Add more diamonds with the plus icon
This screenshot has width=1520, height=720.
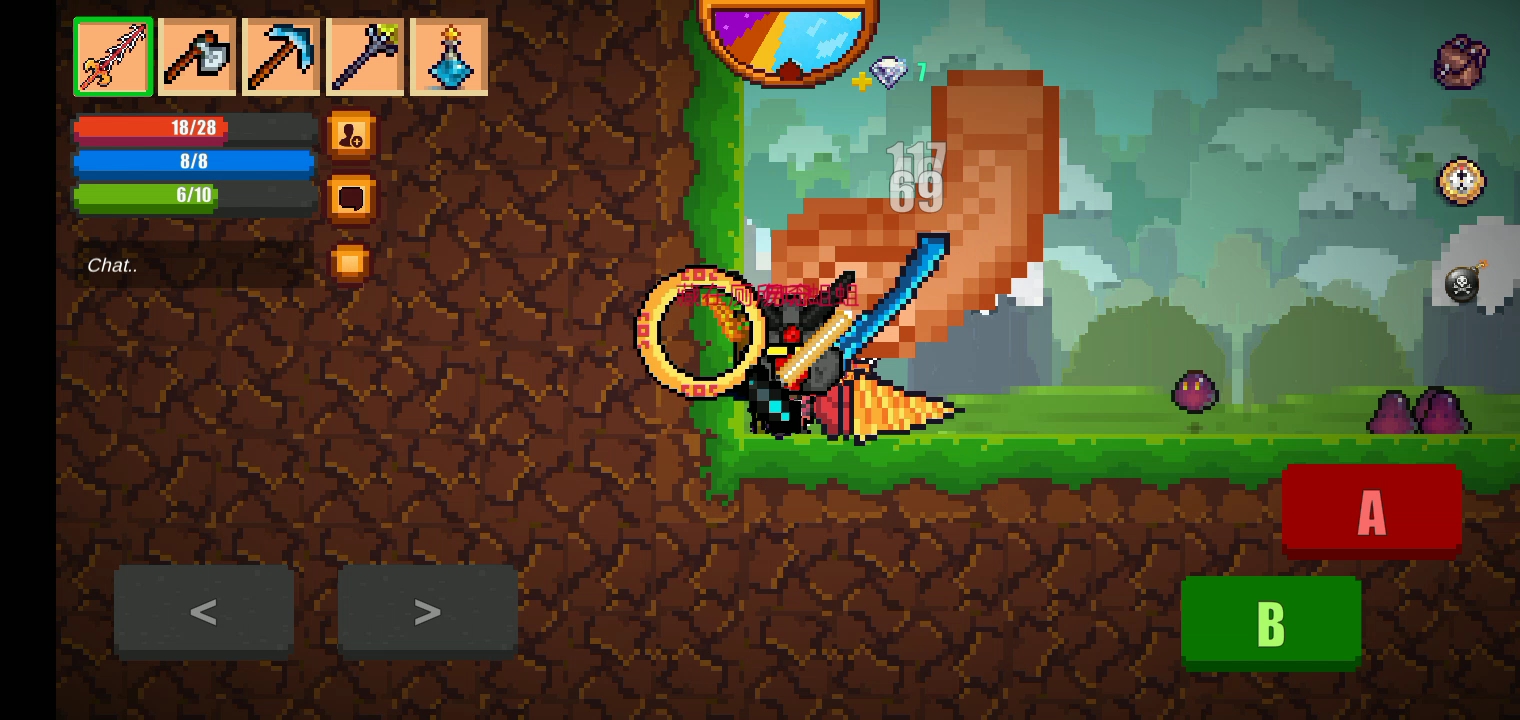point(861,82)
